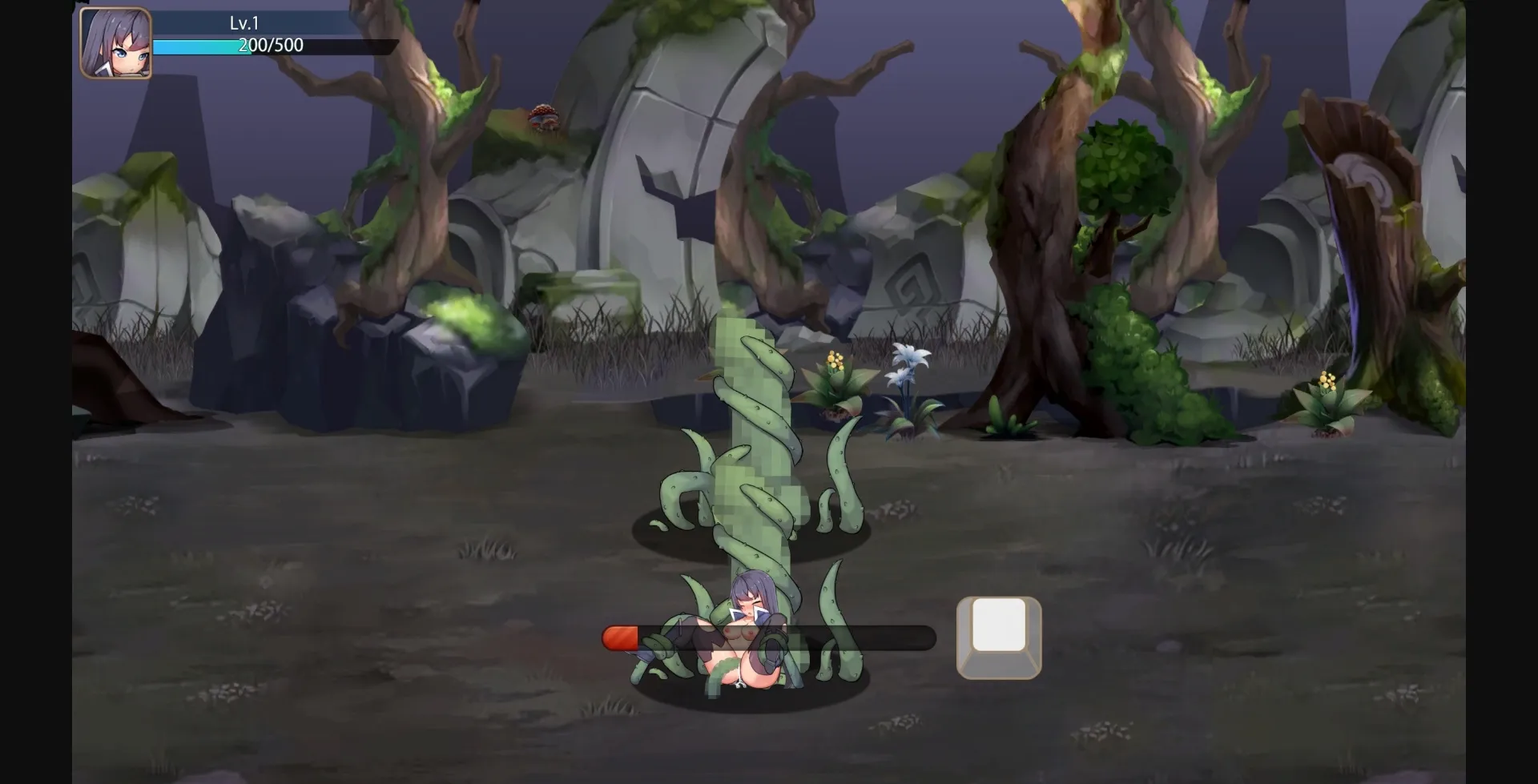This screenshot has height=784, width=1538.
Task: Click the portrait frame border
Action: (80, 44)
